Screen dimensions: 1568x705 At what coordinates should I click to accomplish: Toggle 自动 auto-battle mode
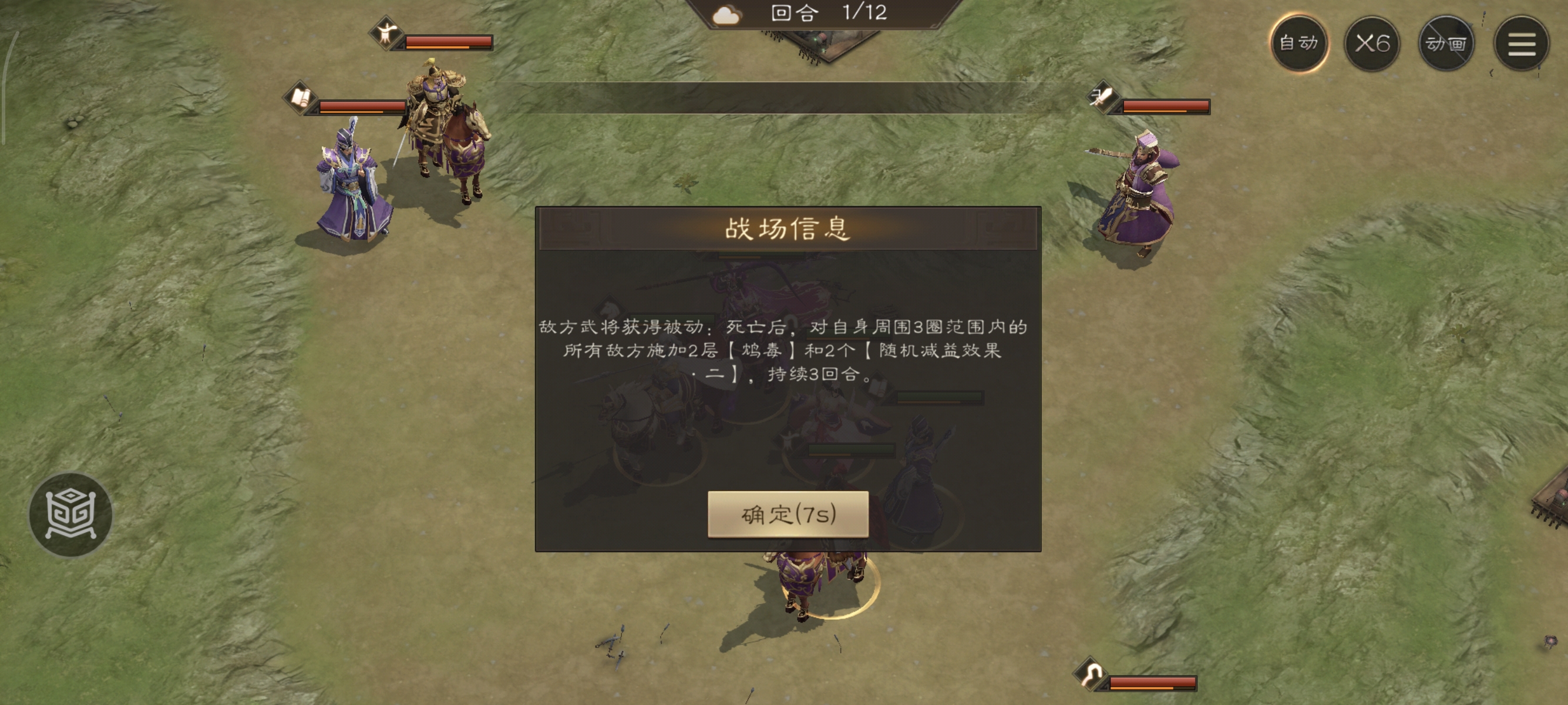point(1300,43)
